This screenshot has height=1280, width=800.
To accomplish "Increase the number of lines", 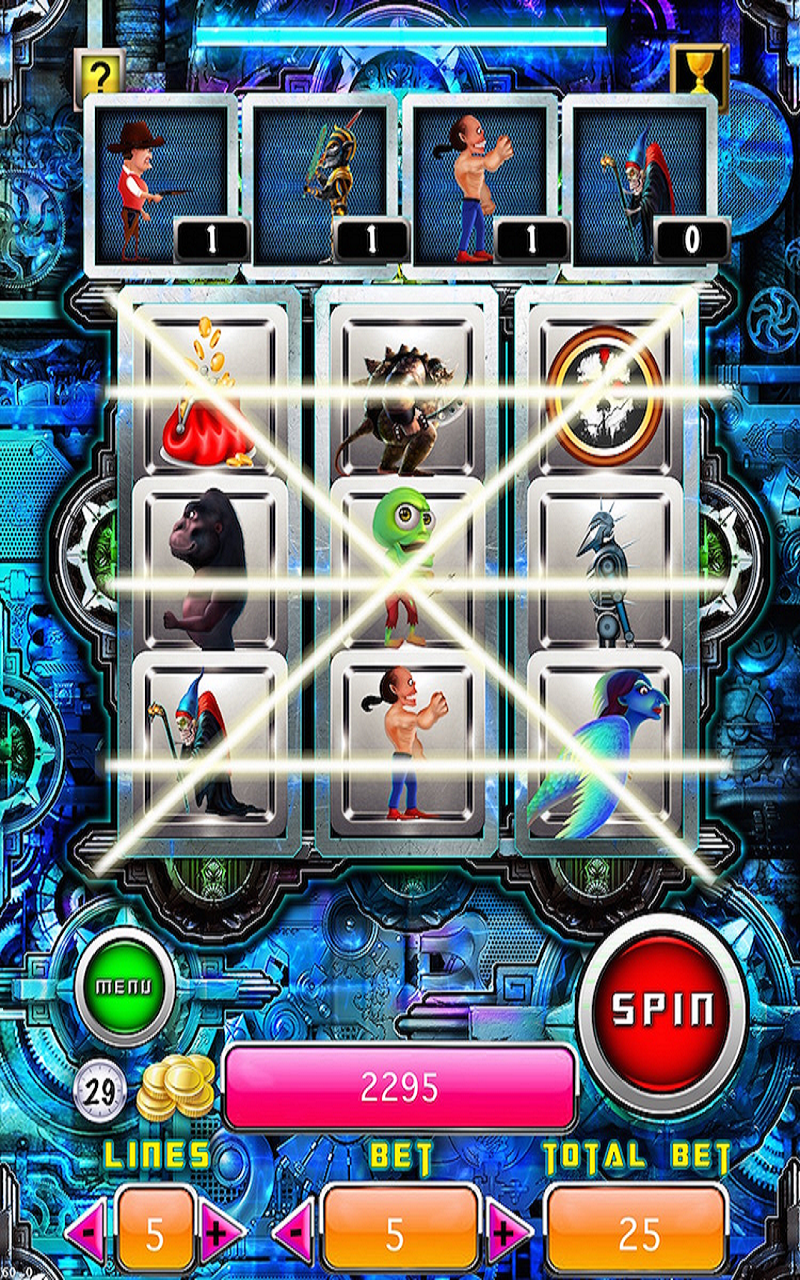I will coord(220,1234).
